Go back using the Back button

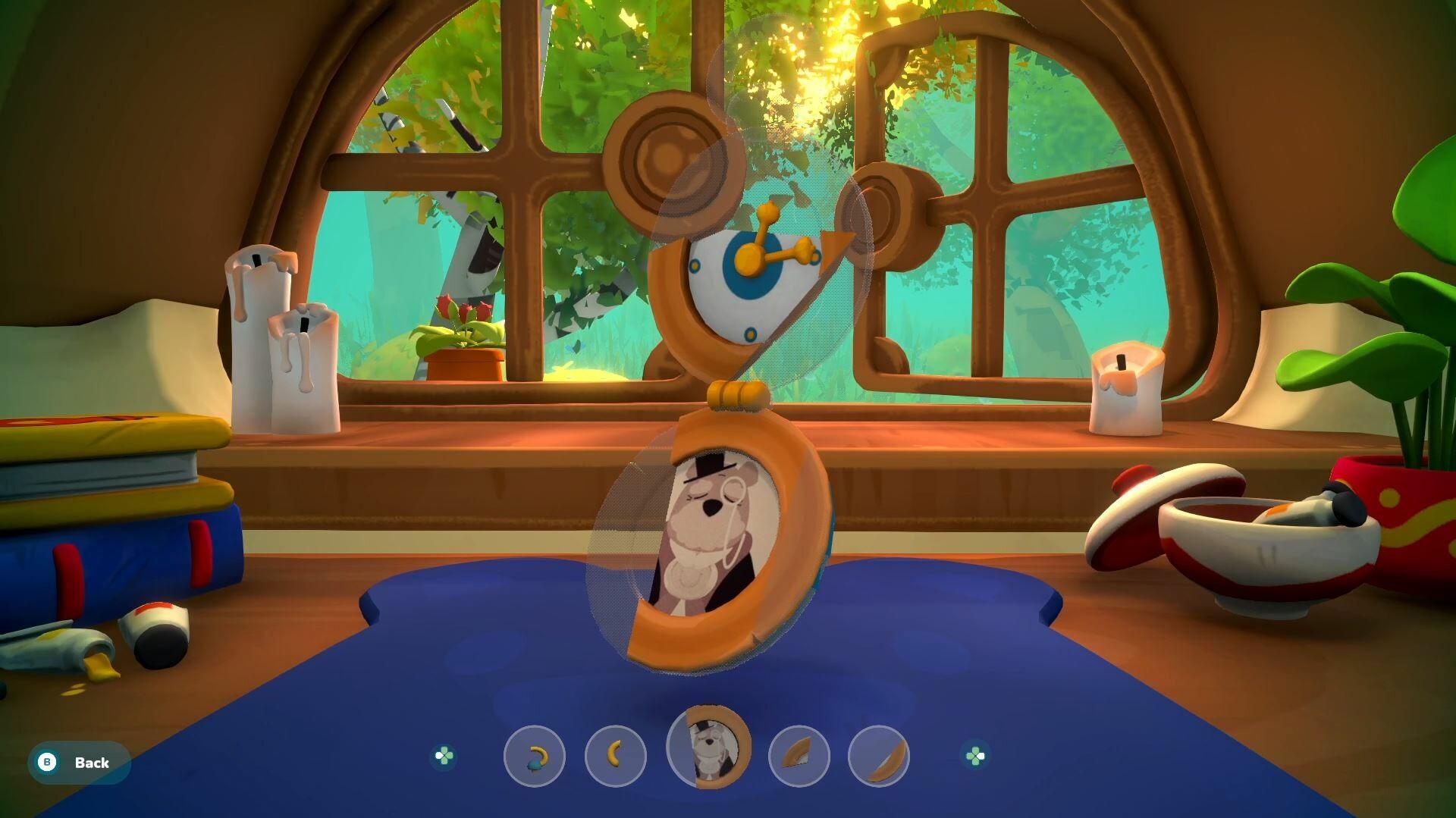(x=79, y=762)
